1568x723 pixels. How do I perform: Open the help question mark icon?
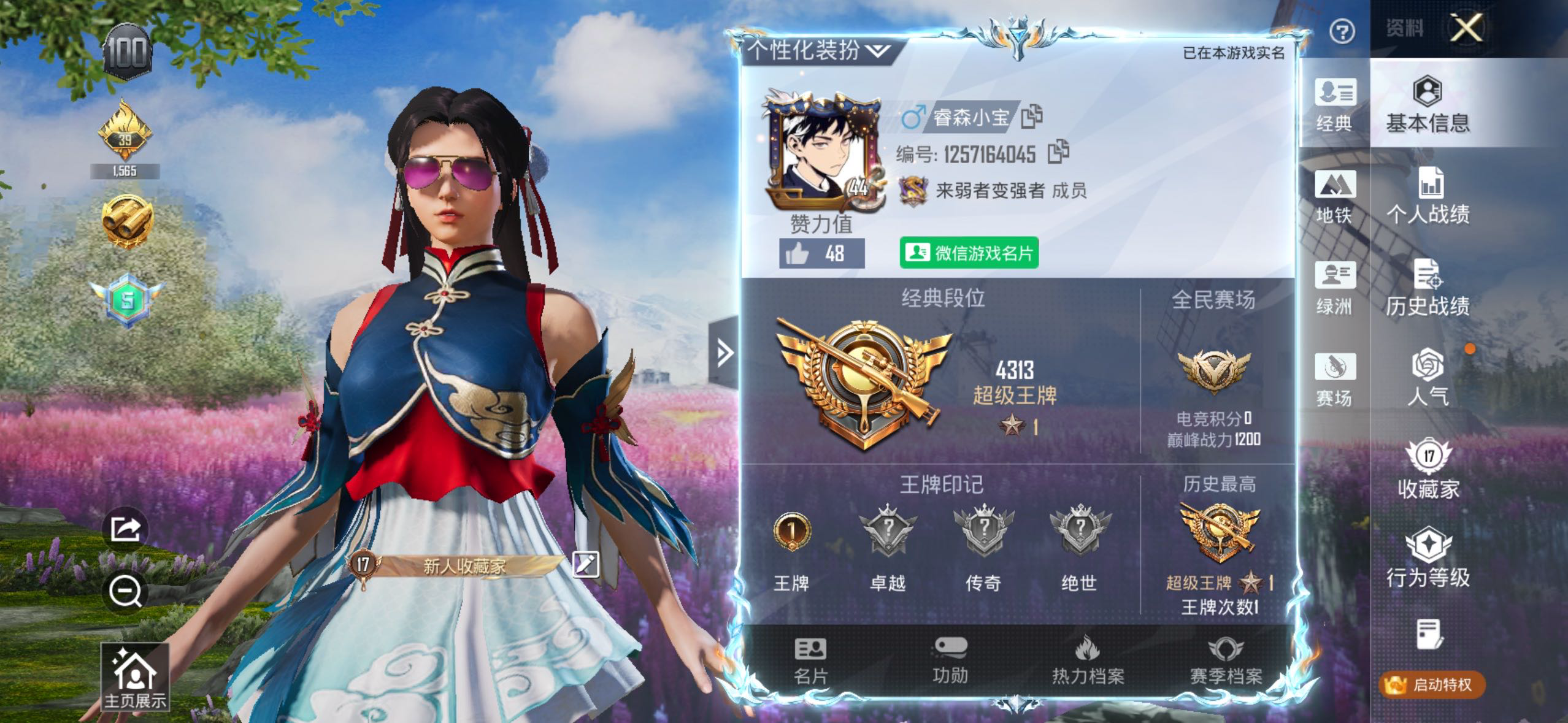pos(1342,31)
